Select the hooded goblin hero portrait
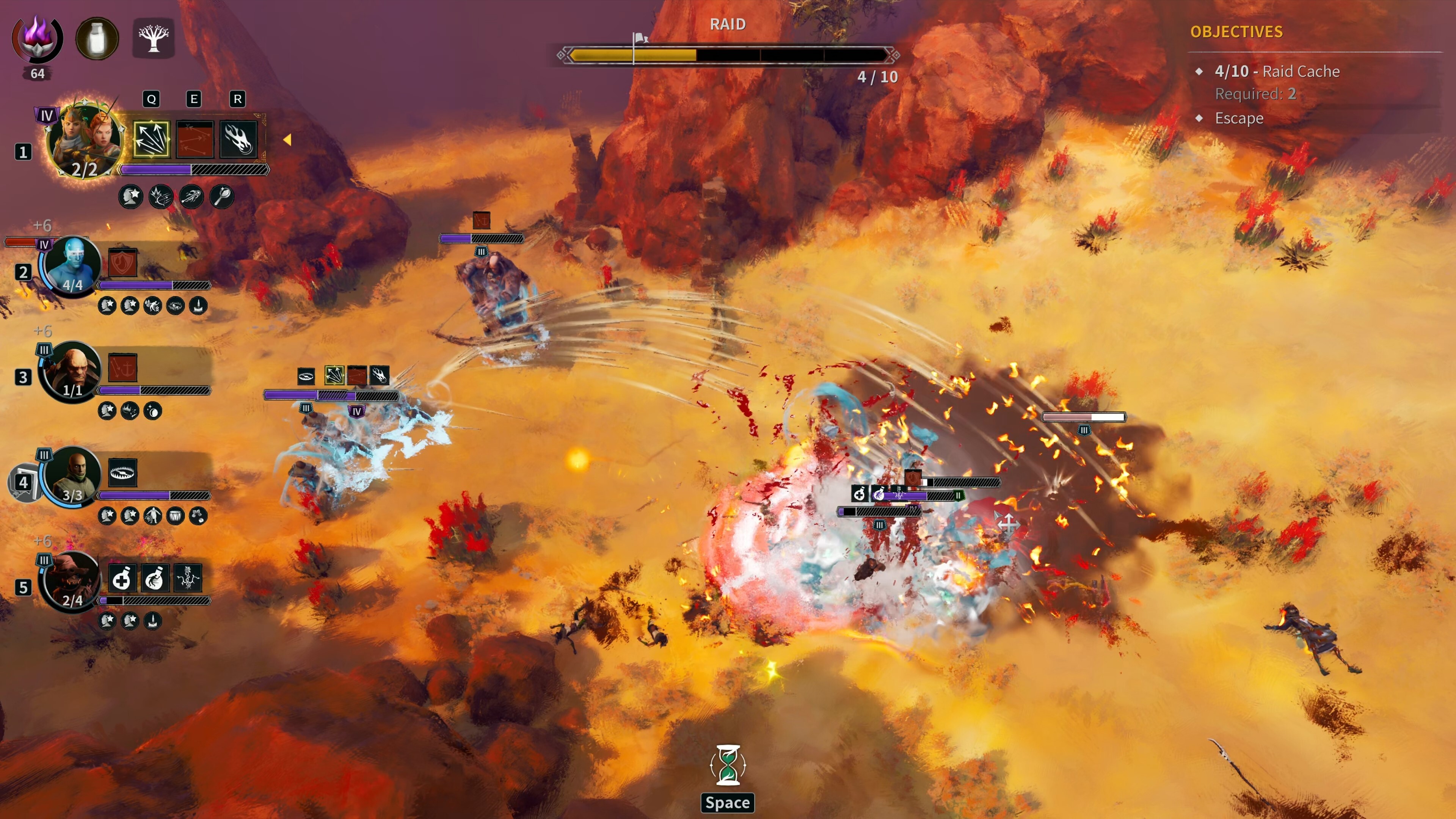The height and width of the screenshot is (819, 1456). [72, 580]
